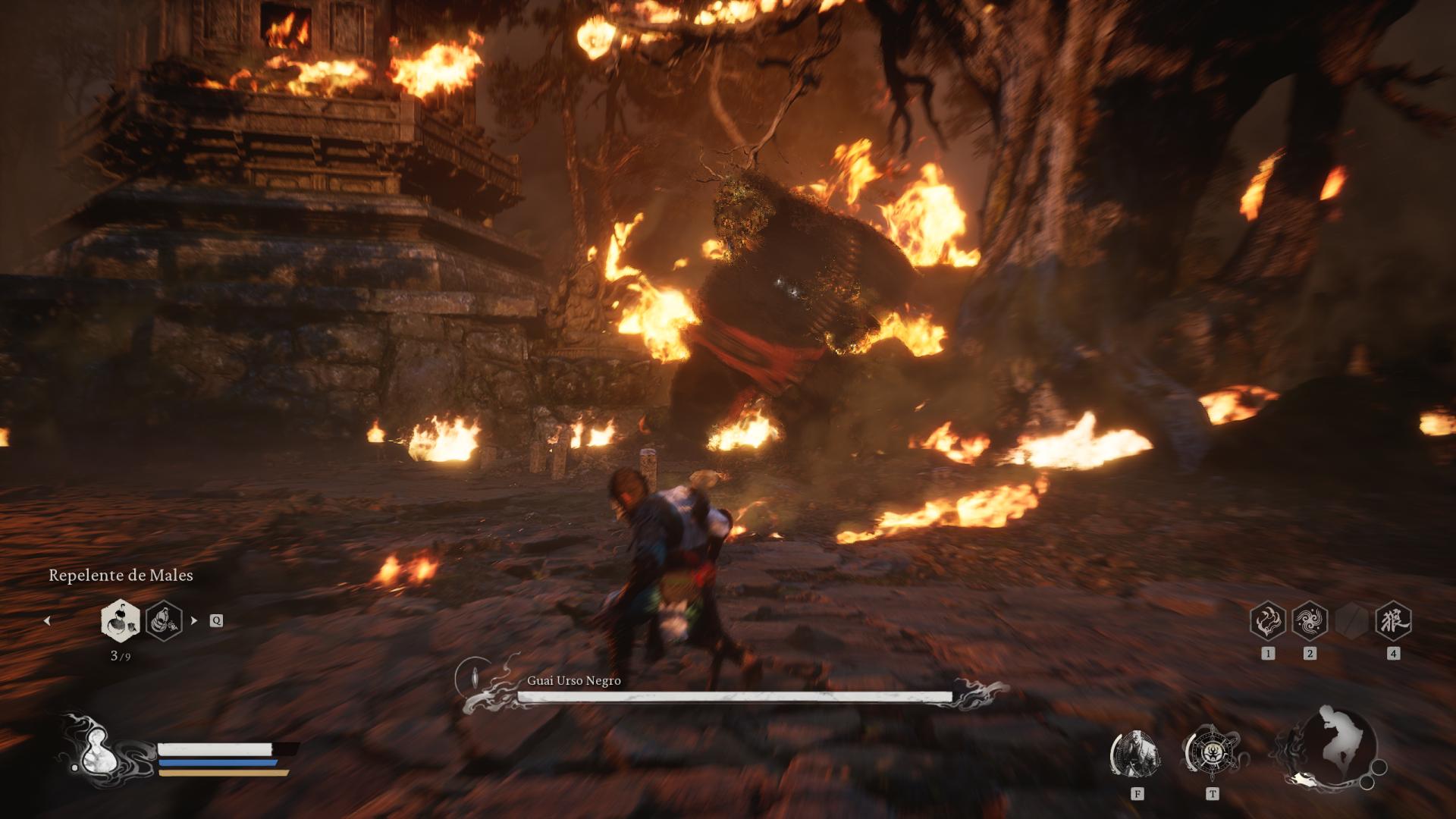
Task: Click the empty third spell slot
Action: [x=1351, y=620]
